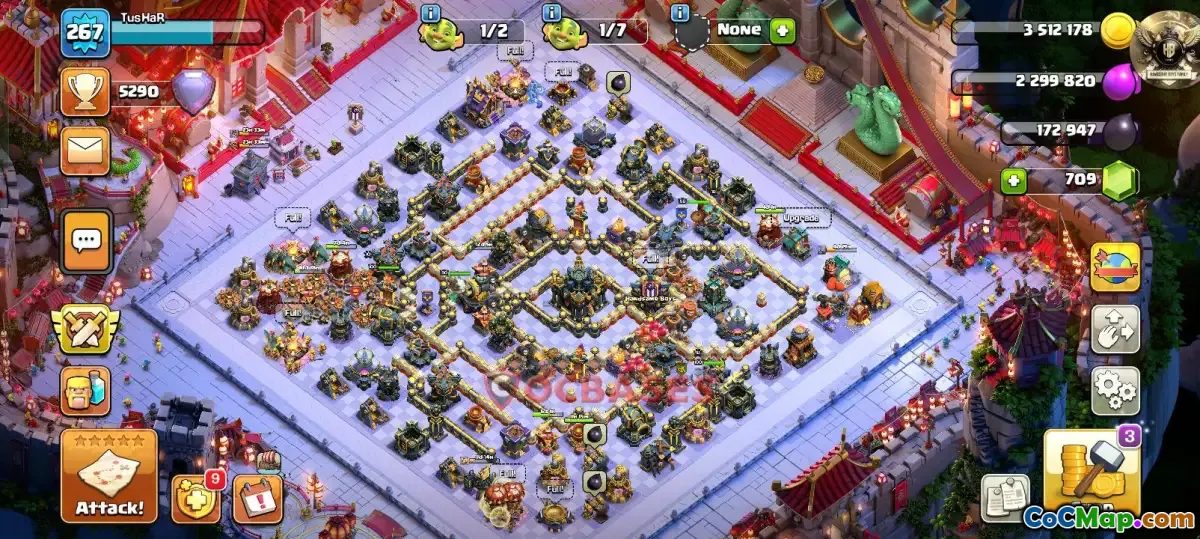Show info for the 1/7 goblin counter
Viewport: 1200px width, 539px height.
(x=551, y=13)
